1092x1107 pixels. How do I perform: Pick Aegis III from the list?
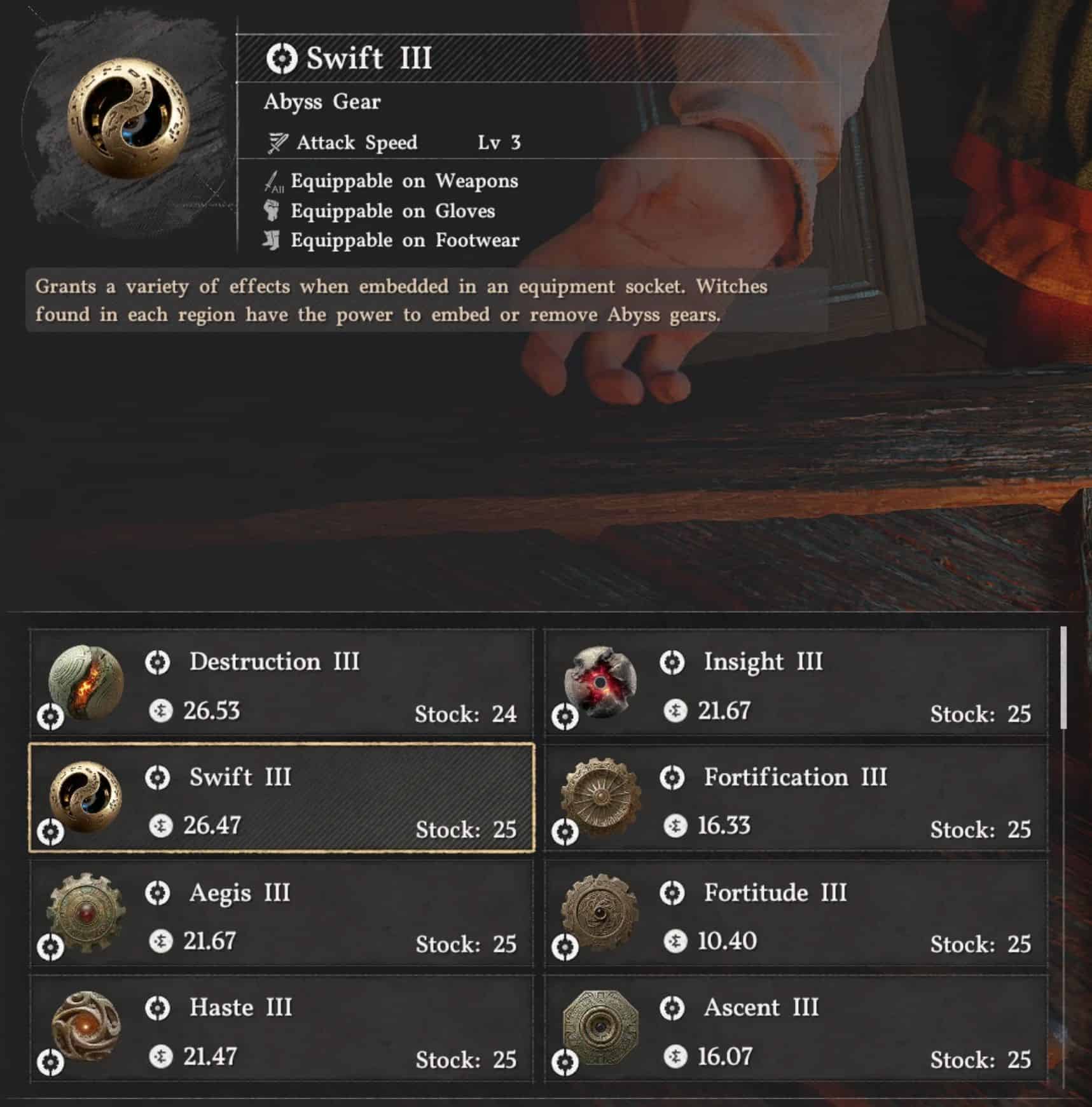tap(281, 914)
